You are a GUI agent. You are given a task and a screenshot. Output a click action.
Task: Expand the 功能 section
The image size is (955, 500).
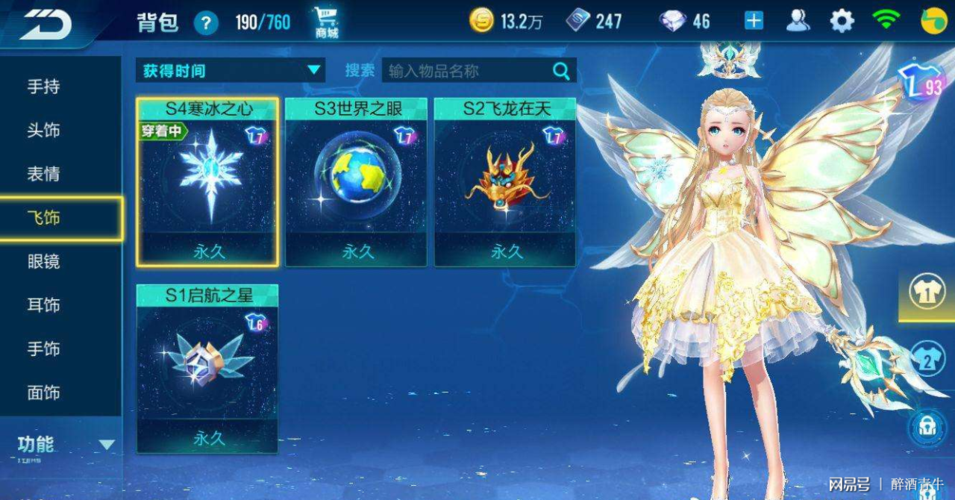coord(62,444)
